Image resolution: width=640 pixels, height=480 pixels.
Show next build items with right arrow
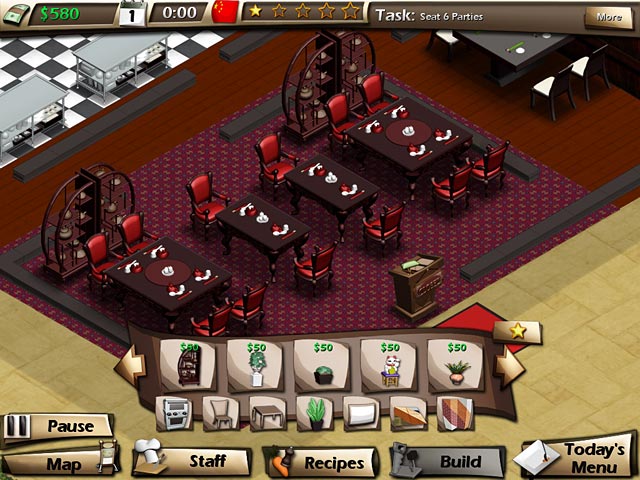pyautogui.click(x=509, y=366)
